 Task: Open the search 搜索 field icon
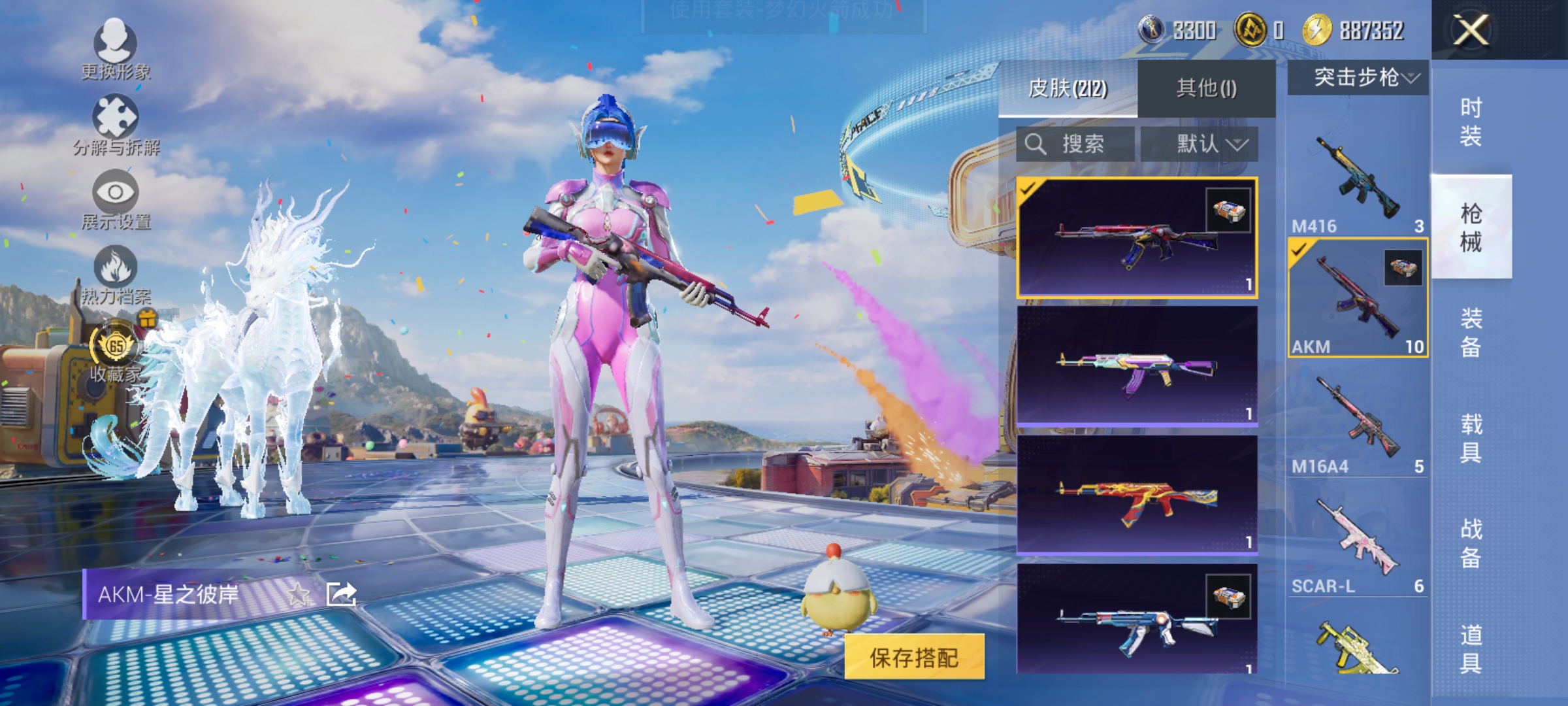click(x=1037, y=144)
